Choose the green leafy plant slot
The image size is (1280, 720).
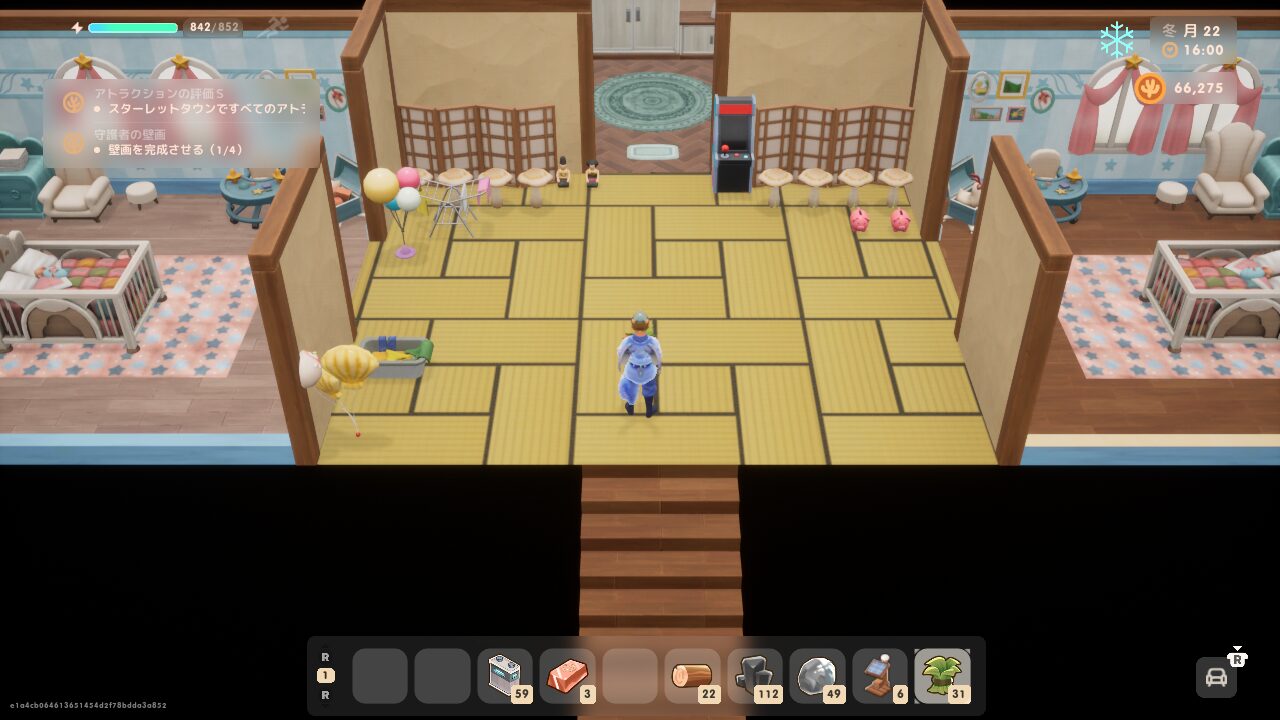941,676
